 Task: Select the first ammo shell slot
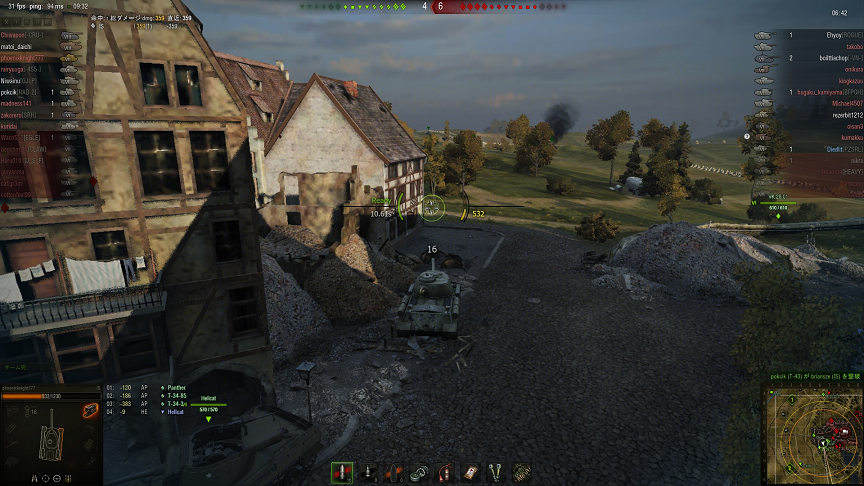click(342, 472)
